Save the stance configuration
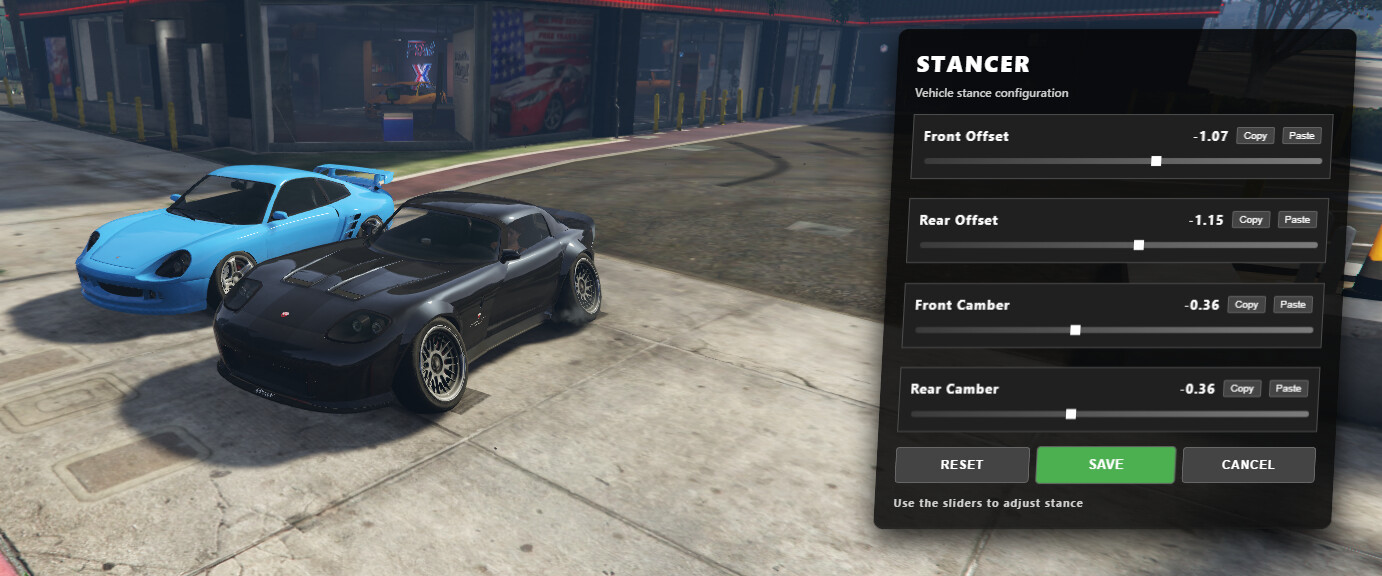This screenshot has height=576, width=1382. [1105, 465]
